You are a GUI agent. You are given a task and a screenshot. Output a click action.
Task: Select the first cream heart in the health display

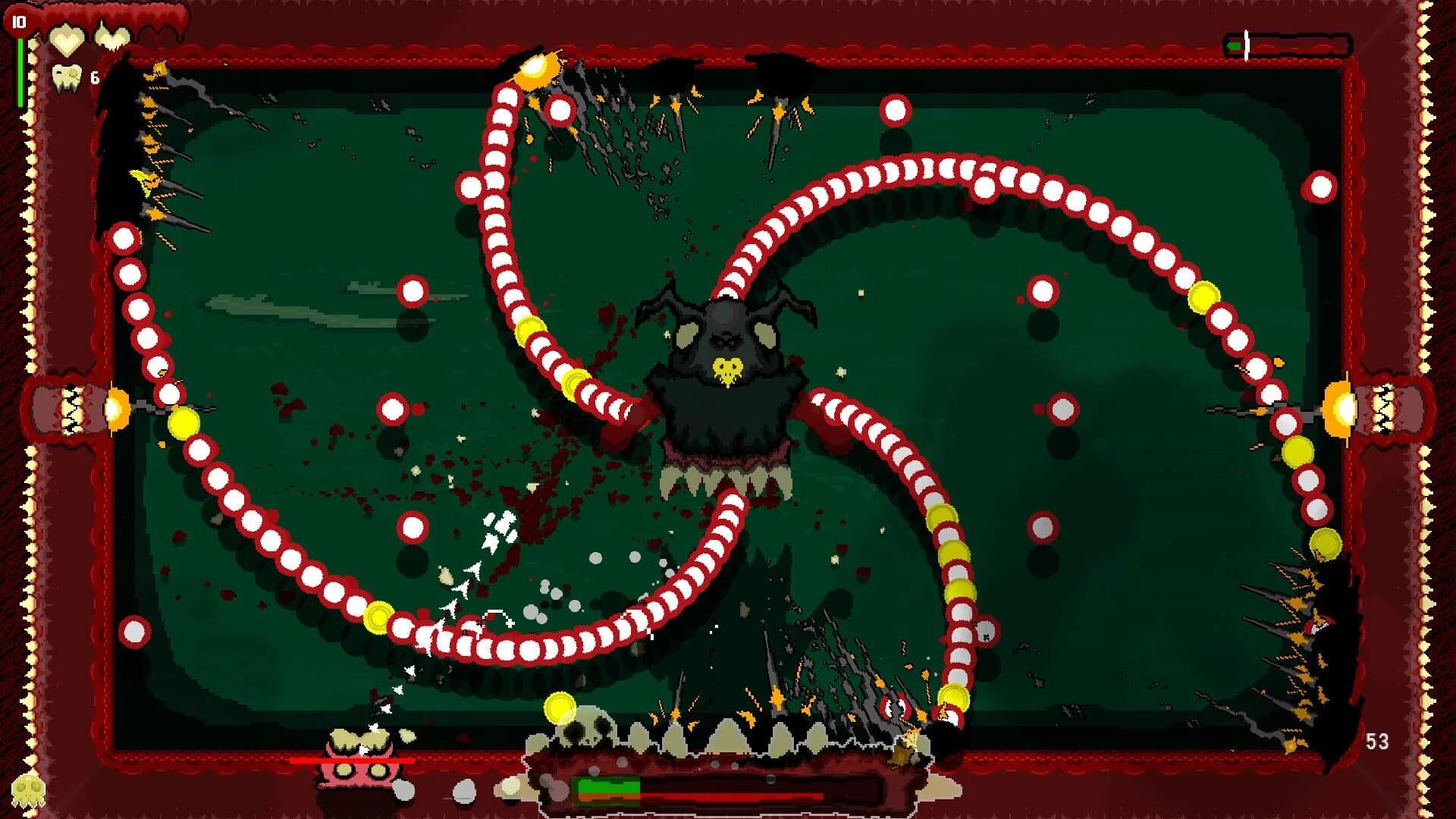pyautogui.click(x=67, y=39)
